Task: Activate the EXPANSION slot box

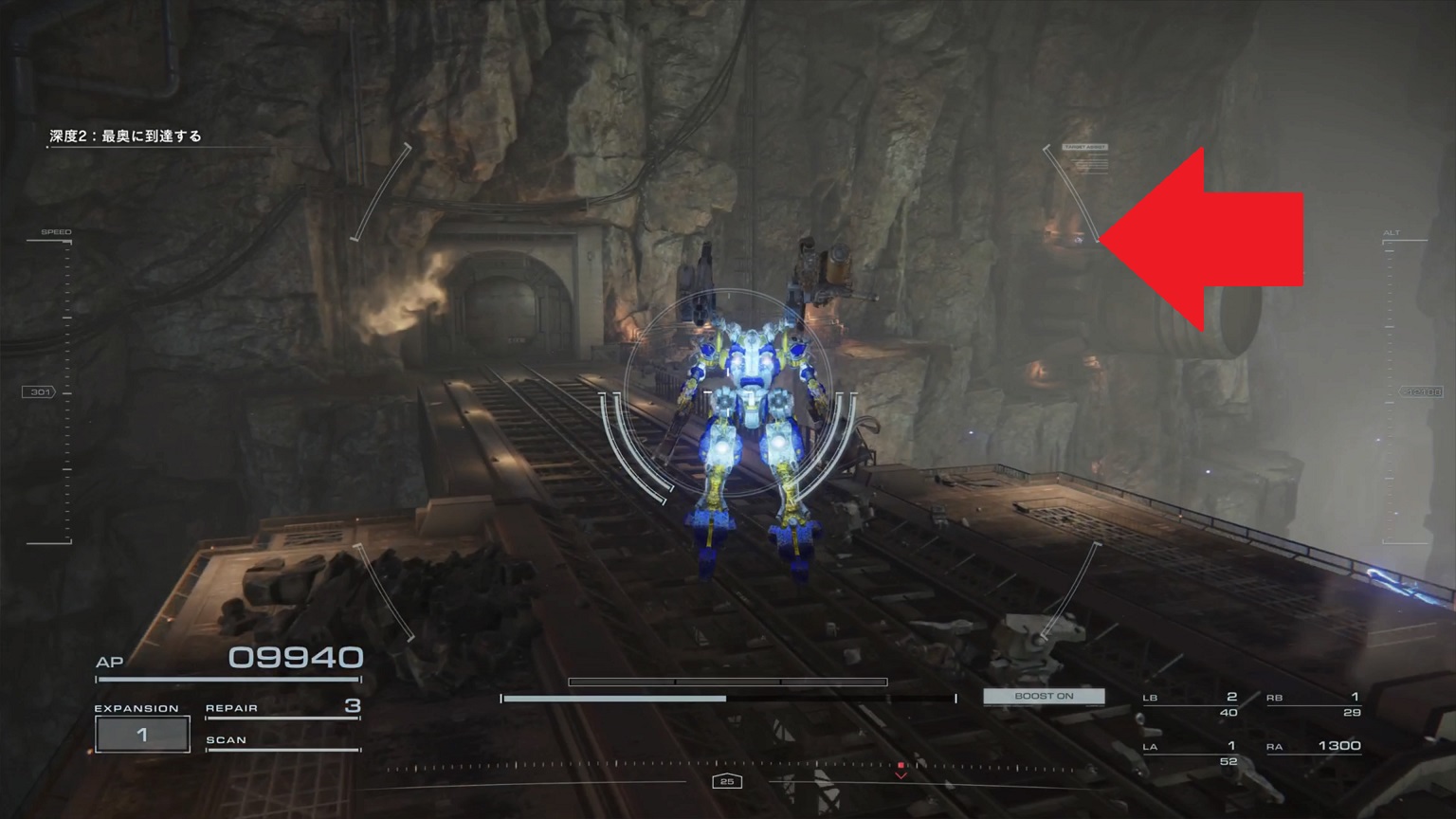Action: [142, 735]
